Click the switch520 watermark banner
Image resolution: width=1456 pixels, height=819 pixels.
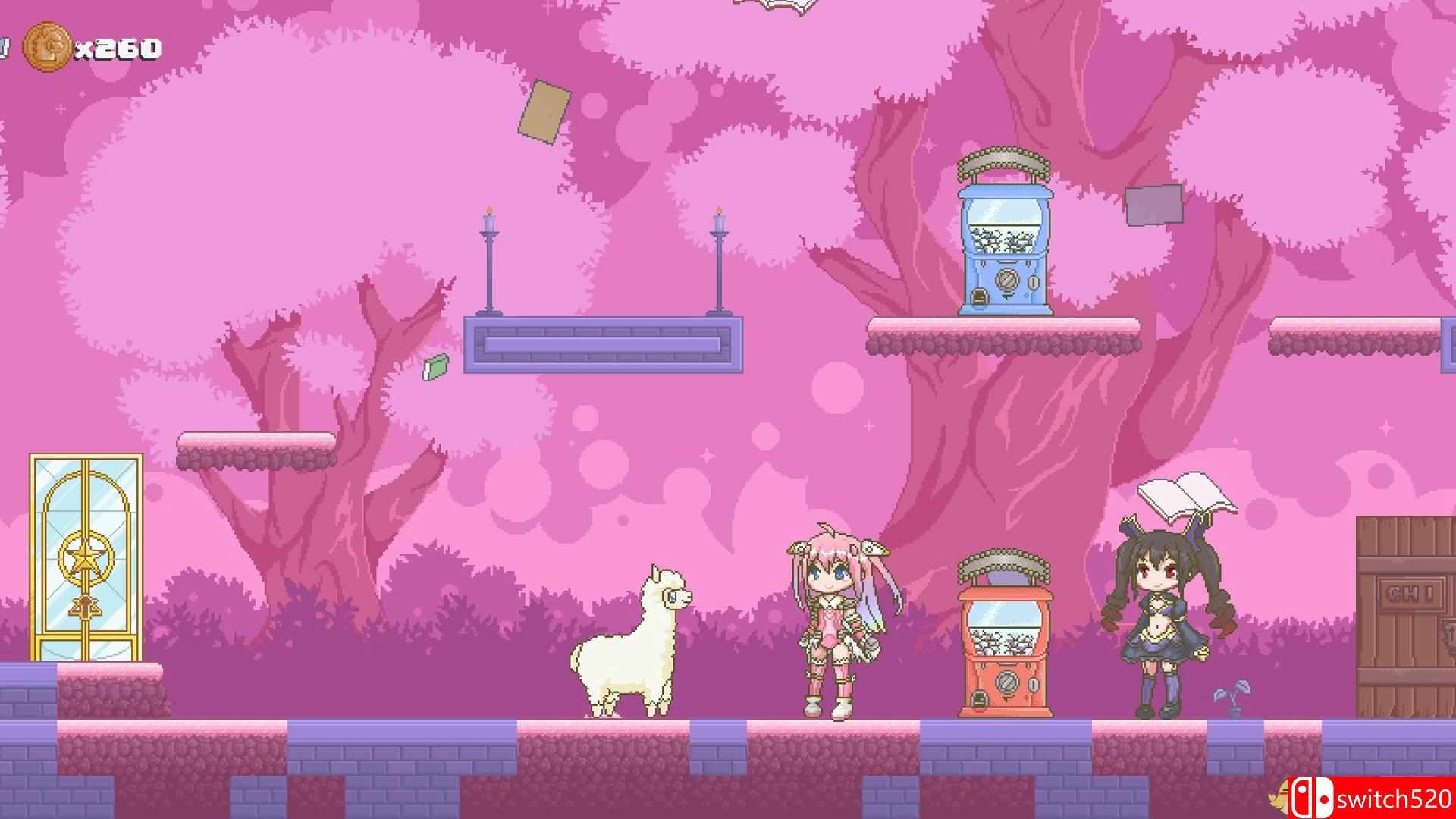pos(1380,798)
